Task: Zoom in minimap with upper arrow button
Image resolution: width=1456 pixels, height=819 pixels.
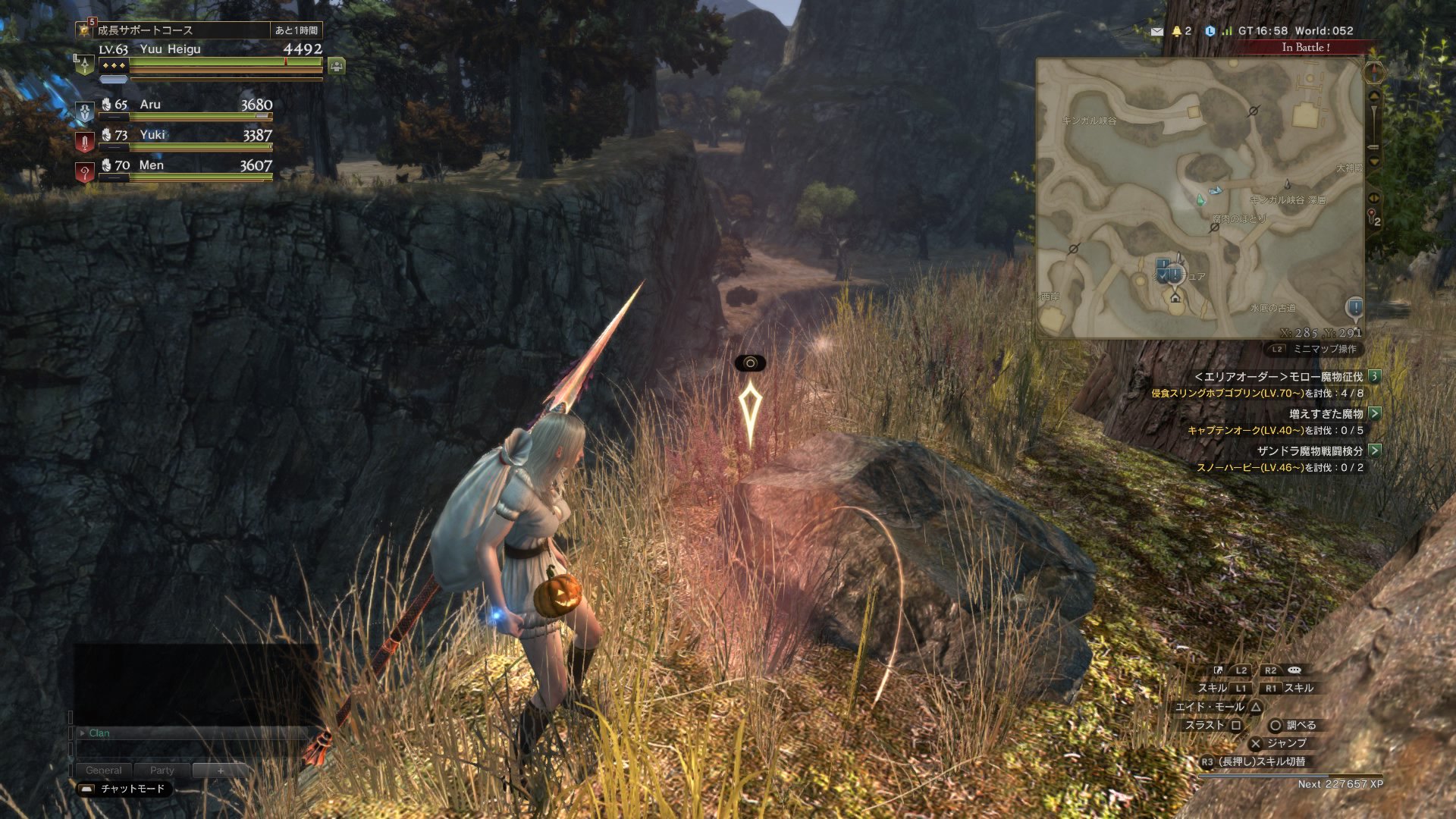Action: [x=1373, y=97]
